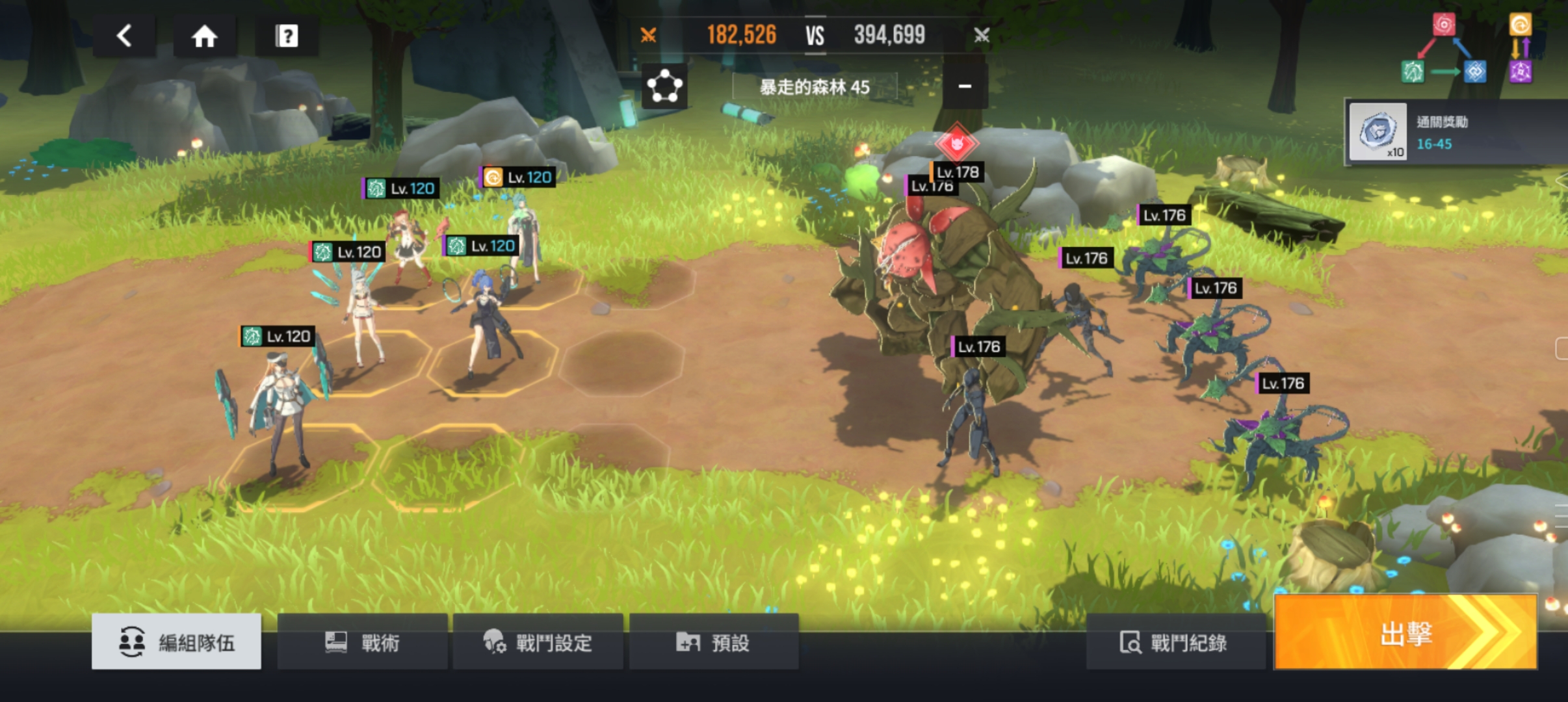The width and height of the screenshot is (1568, 702).
Task: Launch the battle with 出擊
Action: tap(1405, 633)
